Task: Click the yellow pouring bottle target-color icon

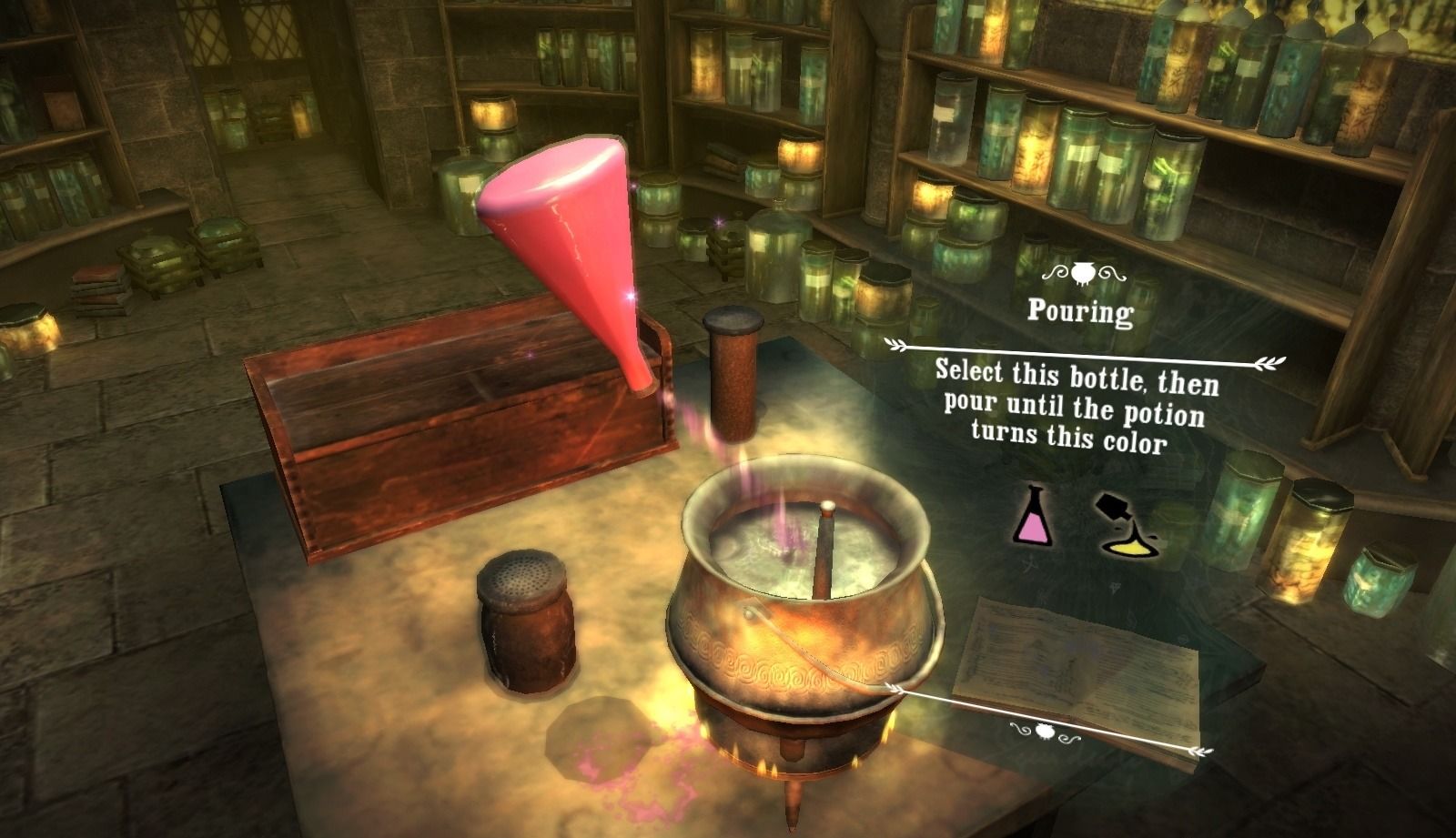Action: [1128, 526]
